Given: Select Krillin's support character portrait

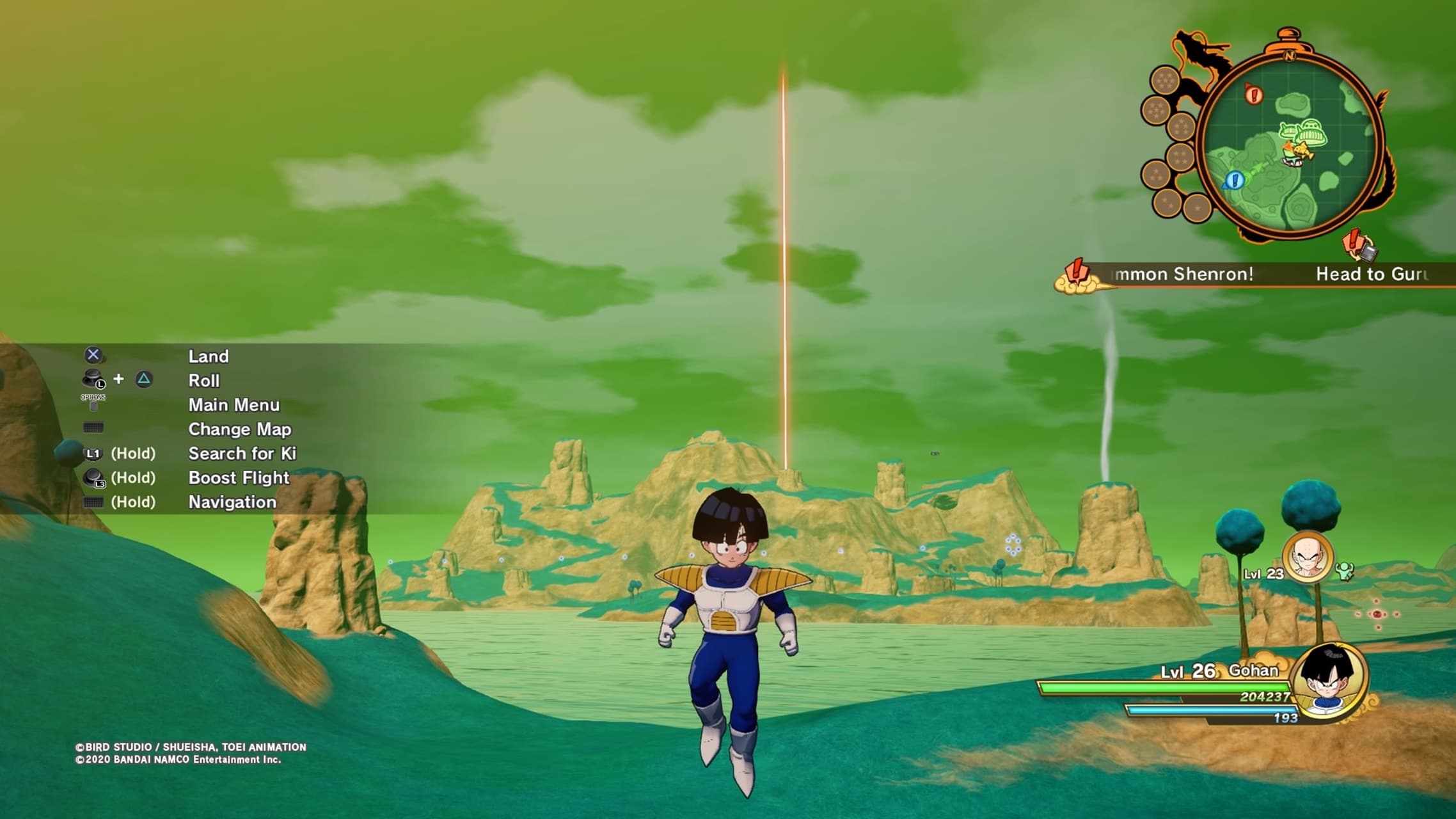Looking at the screenshot, I should coord(1308,557).
